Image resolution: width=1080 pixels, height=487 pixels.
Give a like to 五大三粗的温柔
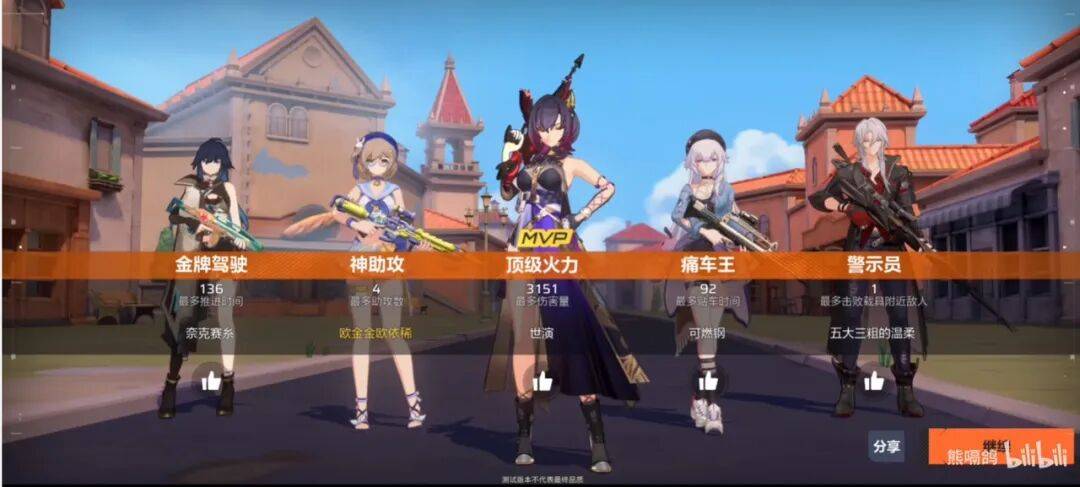[873, 381]
